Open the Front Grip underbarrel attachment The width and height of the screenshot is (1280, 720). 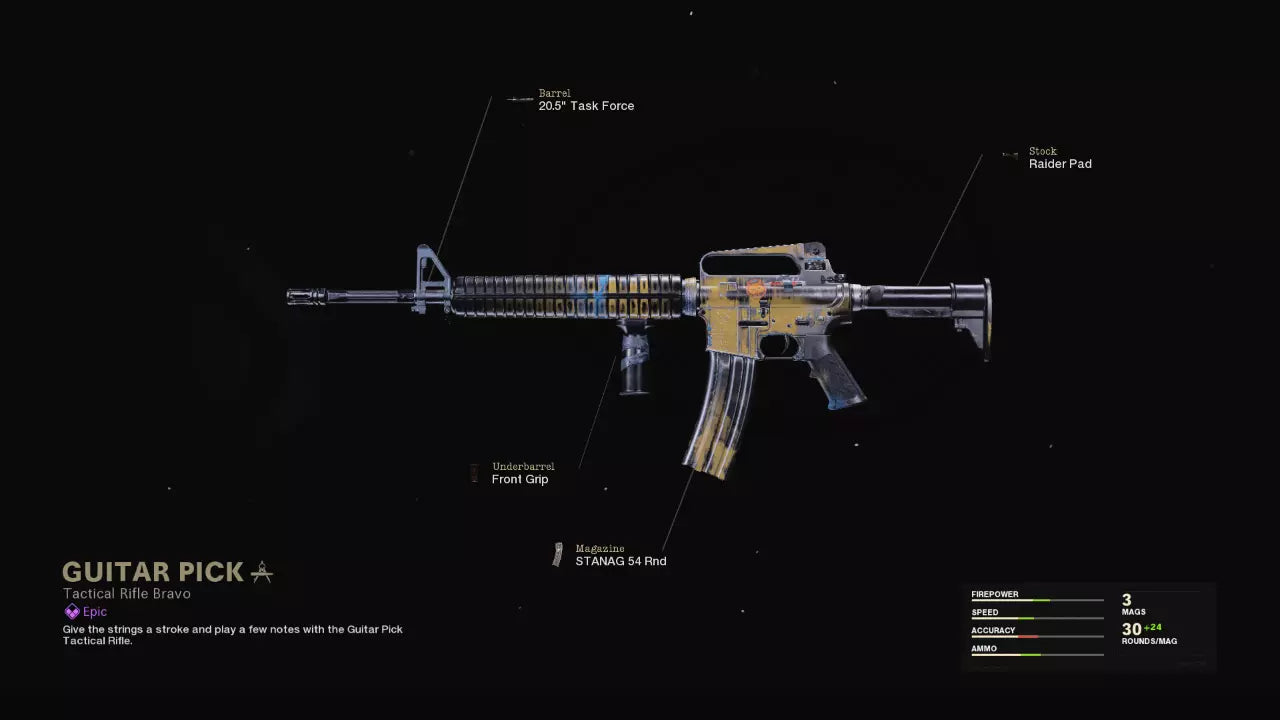tap(520, 479)
